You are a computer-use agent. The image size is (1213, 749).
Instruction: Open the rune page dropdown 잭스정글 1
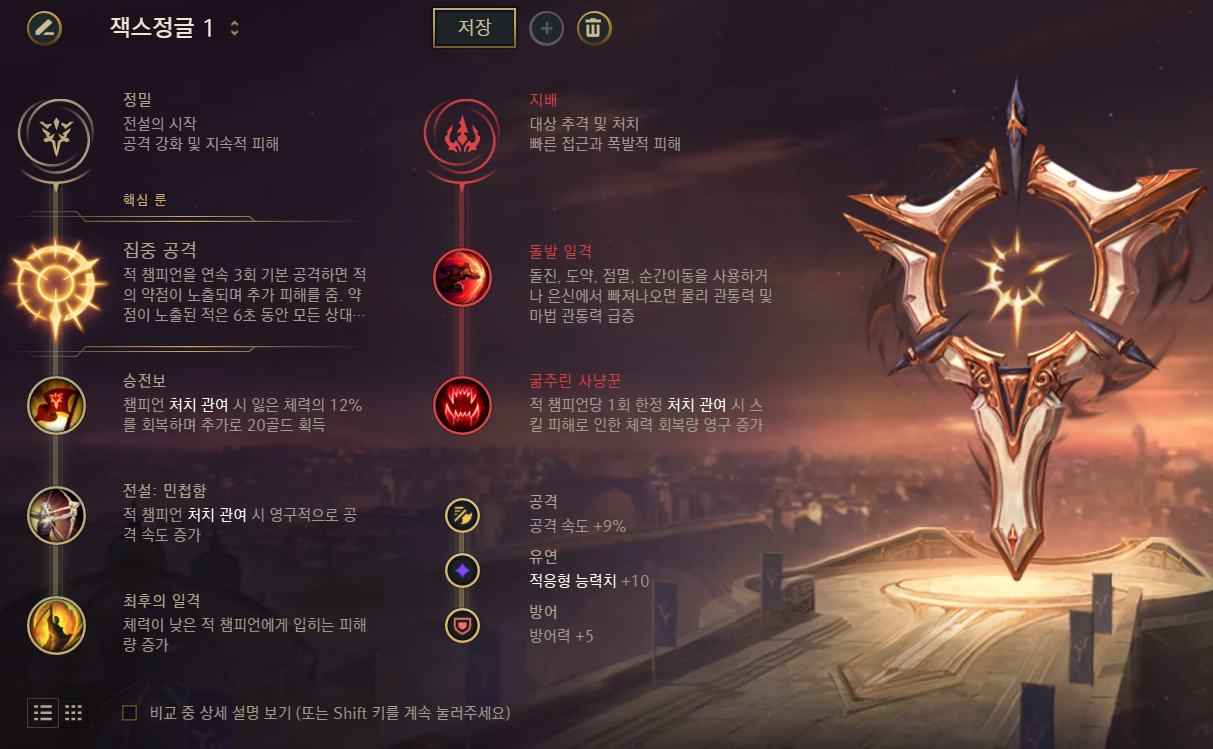[234, 28]
